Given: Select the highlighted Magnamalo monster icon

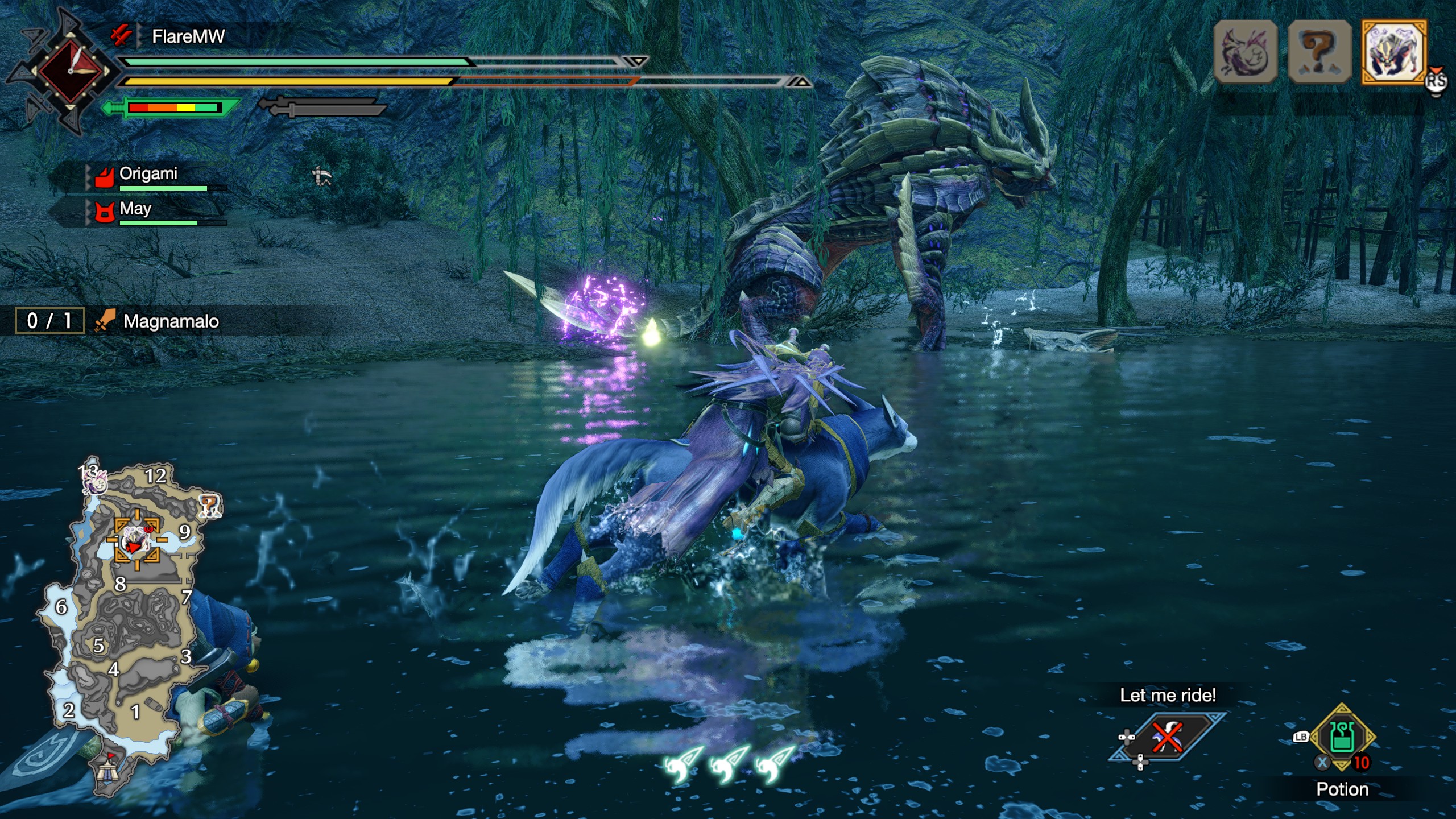Looking at the screenshot, I should pyautogui.click(x=1393, y=52).
